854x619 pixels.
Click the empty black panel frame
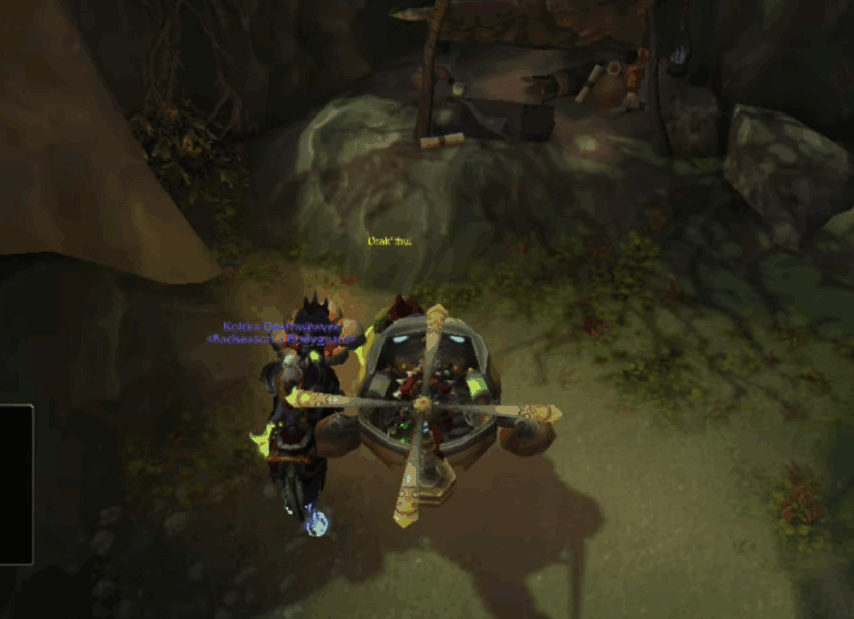coord(15,484)
